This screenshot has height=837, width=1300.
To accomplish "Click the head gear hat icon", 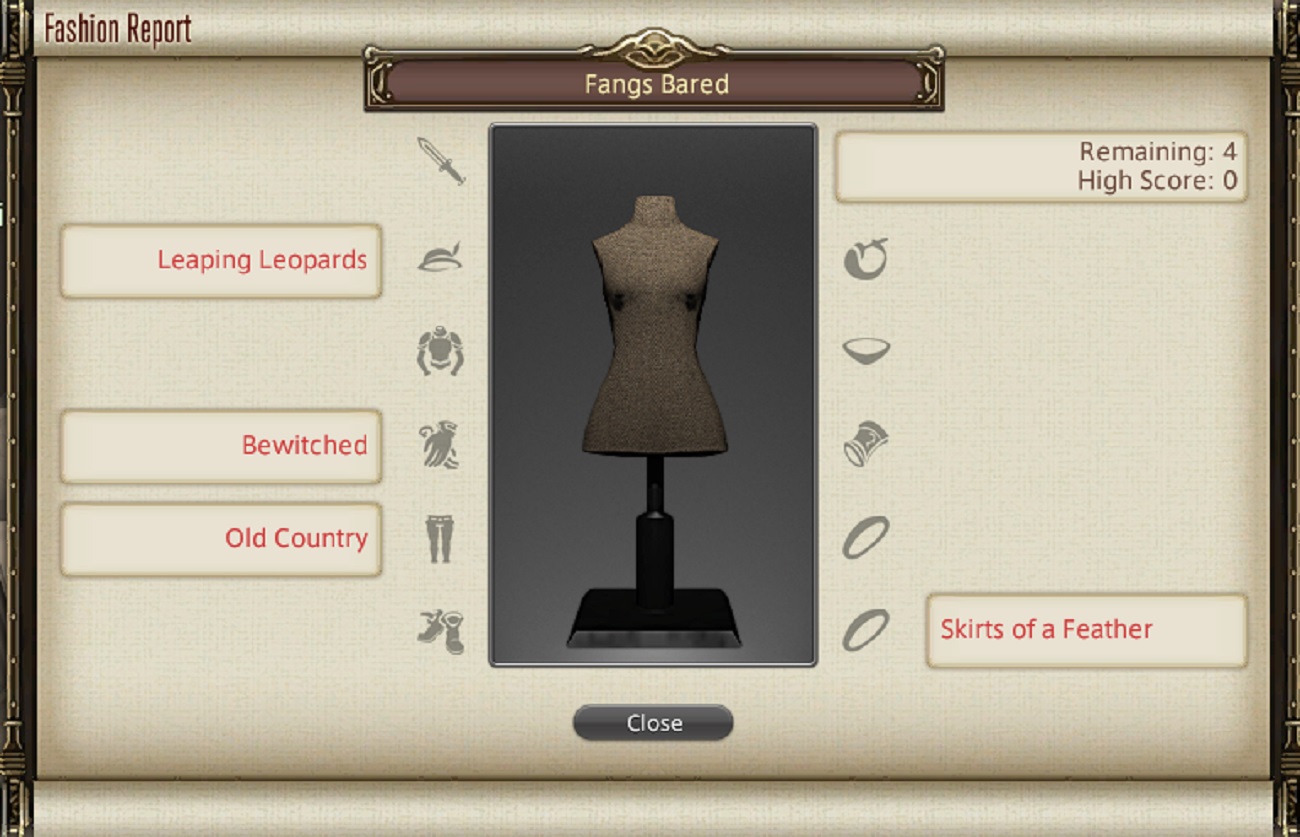I will pos(440,257).
